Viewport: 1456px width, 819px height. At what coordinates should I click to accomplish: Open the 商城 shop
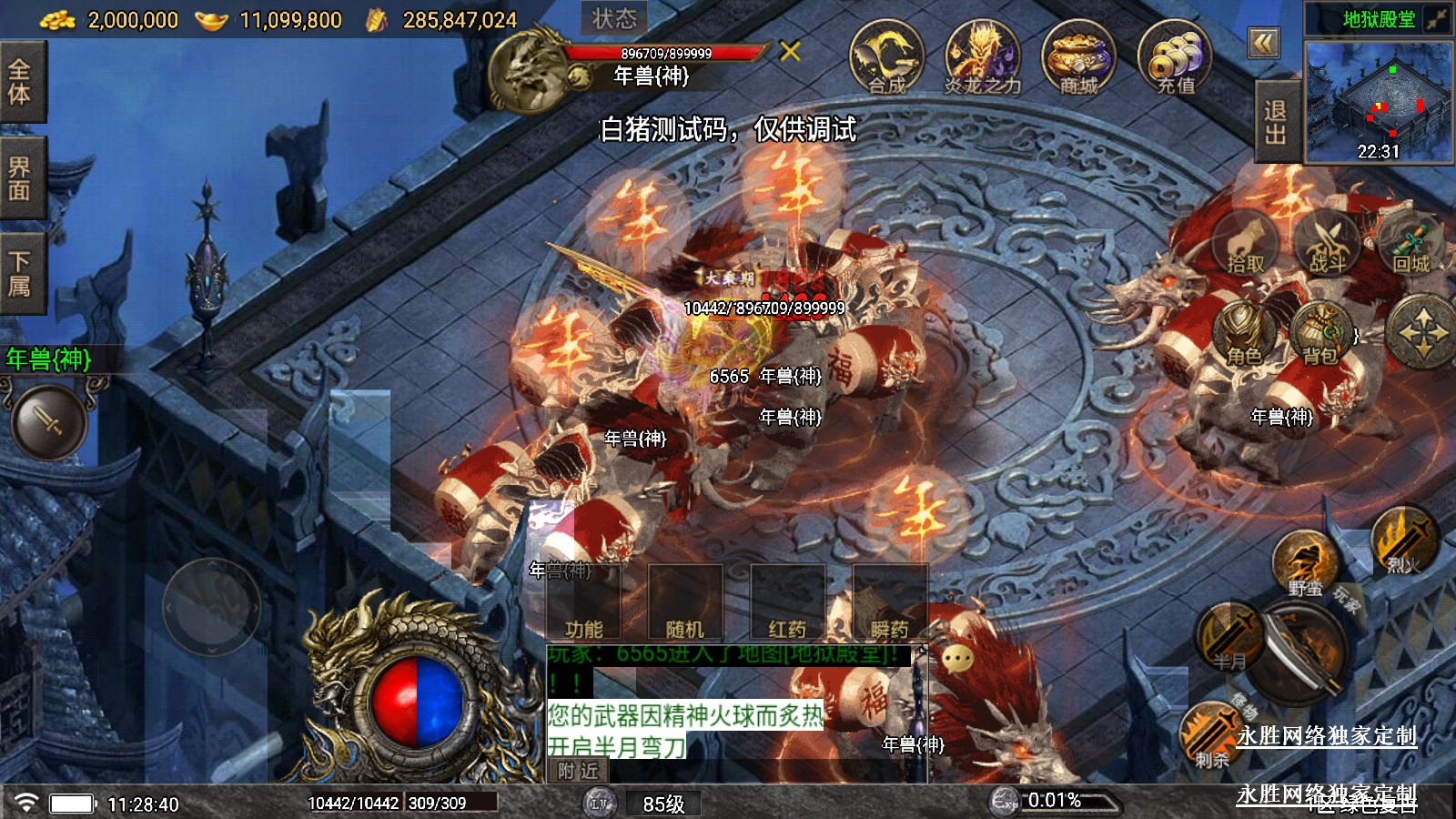point(1078,57)
